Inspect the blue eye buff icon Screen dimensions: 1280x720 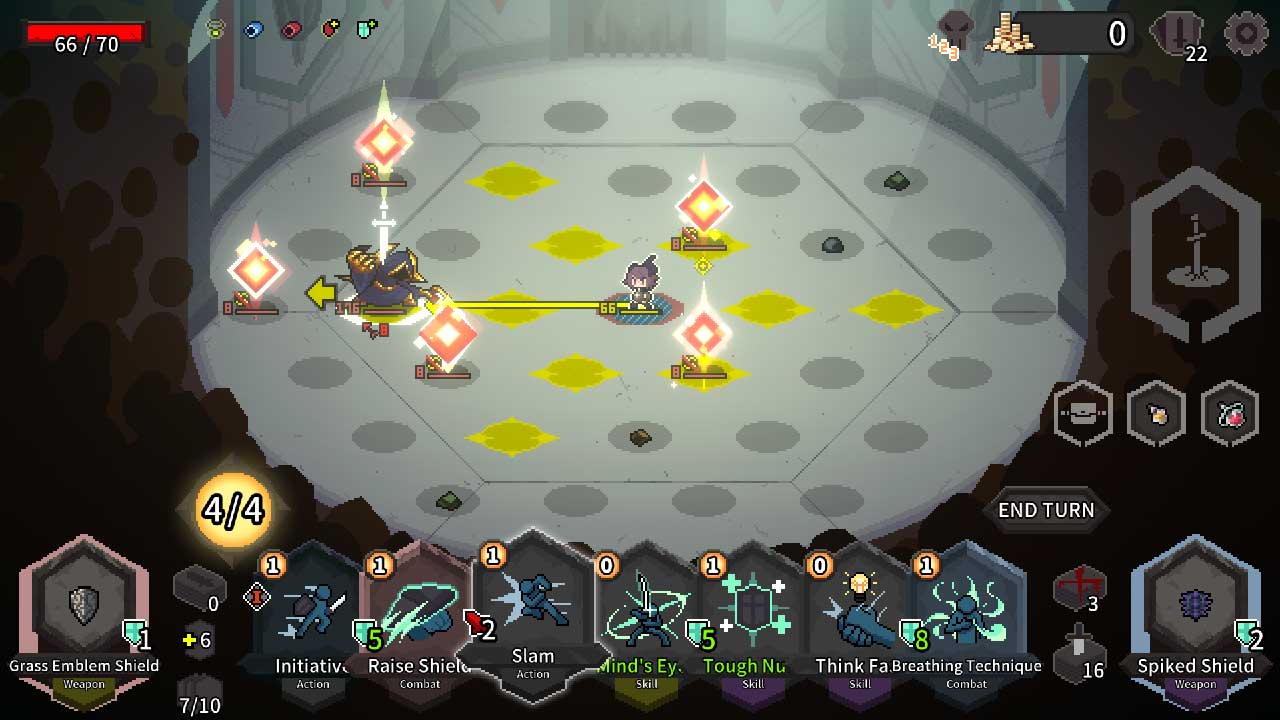point(252,28)
